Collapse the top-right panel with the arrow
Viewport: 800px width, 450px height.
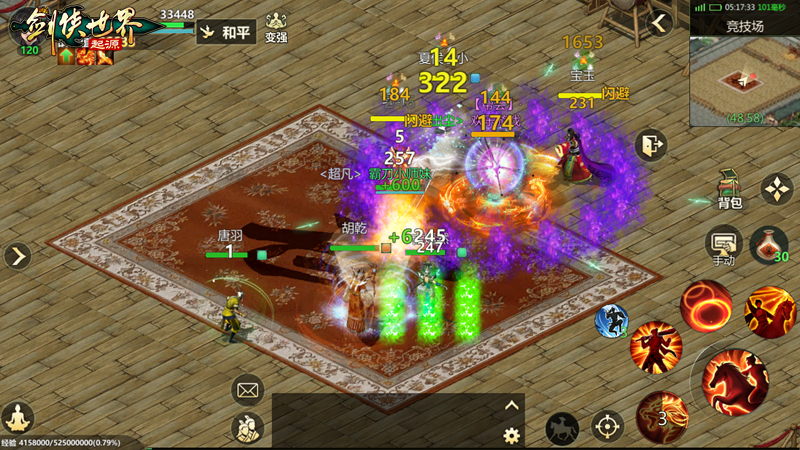pos(659,24)
